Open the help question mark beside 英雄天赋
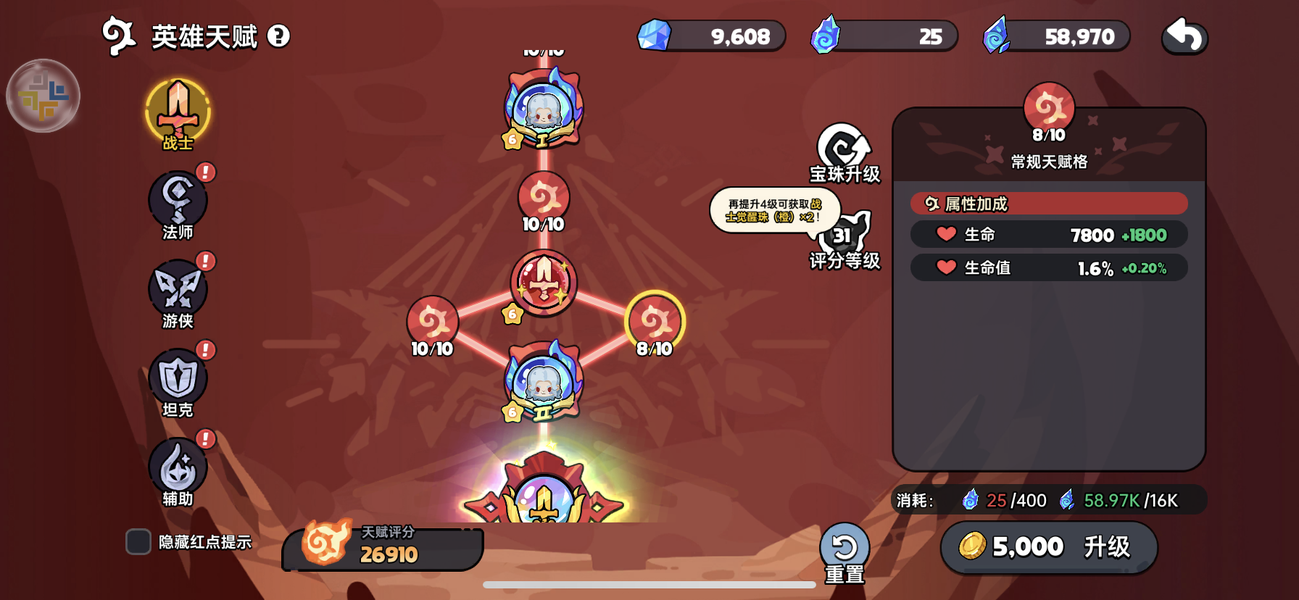1299x600 pixels. pyautogui.click(x=279, y=37)
